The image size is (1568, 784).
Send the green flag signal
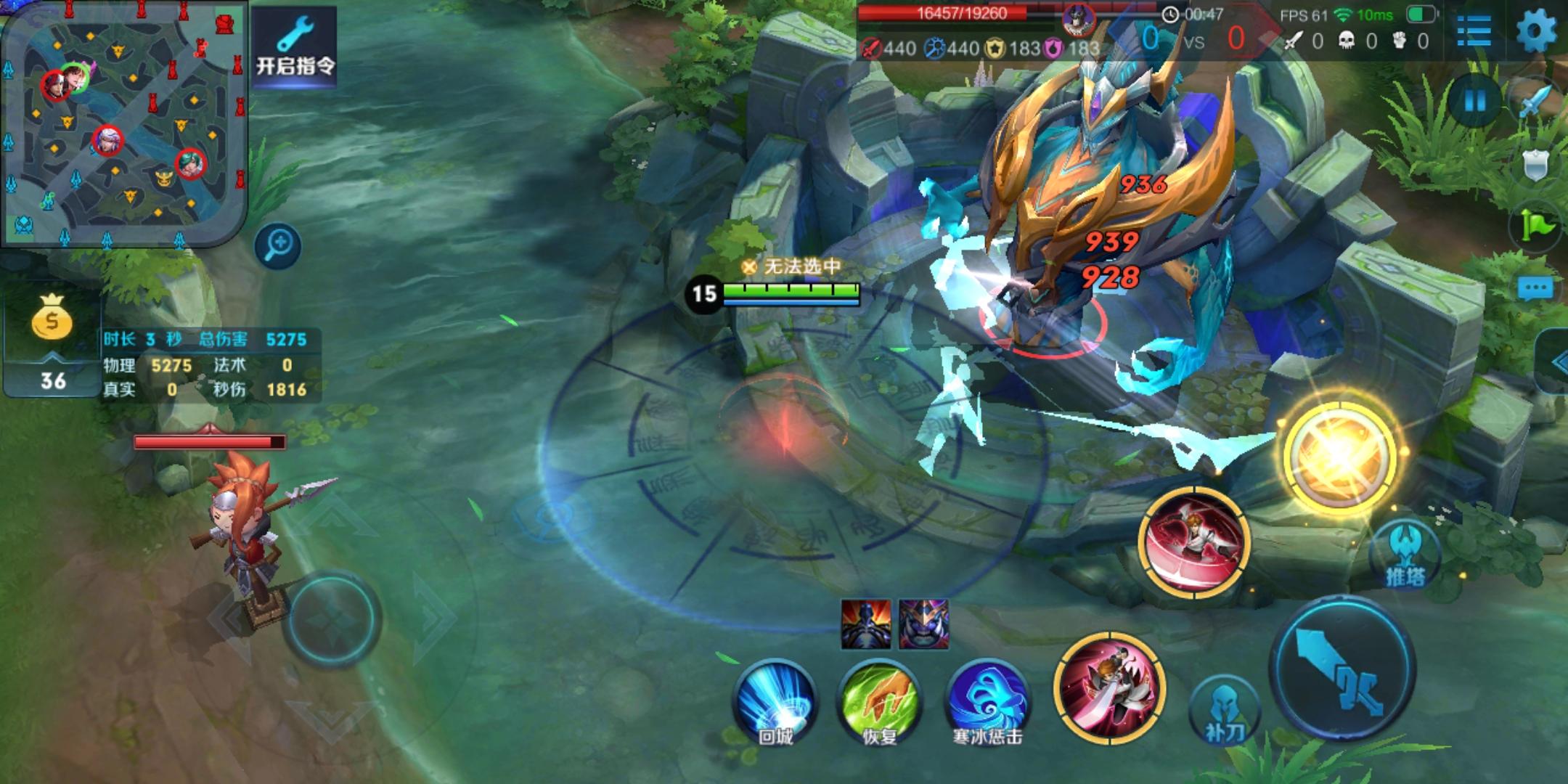click(x=1535, y=226)
